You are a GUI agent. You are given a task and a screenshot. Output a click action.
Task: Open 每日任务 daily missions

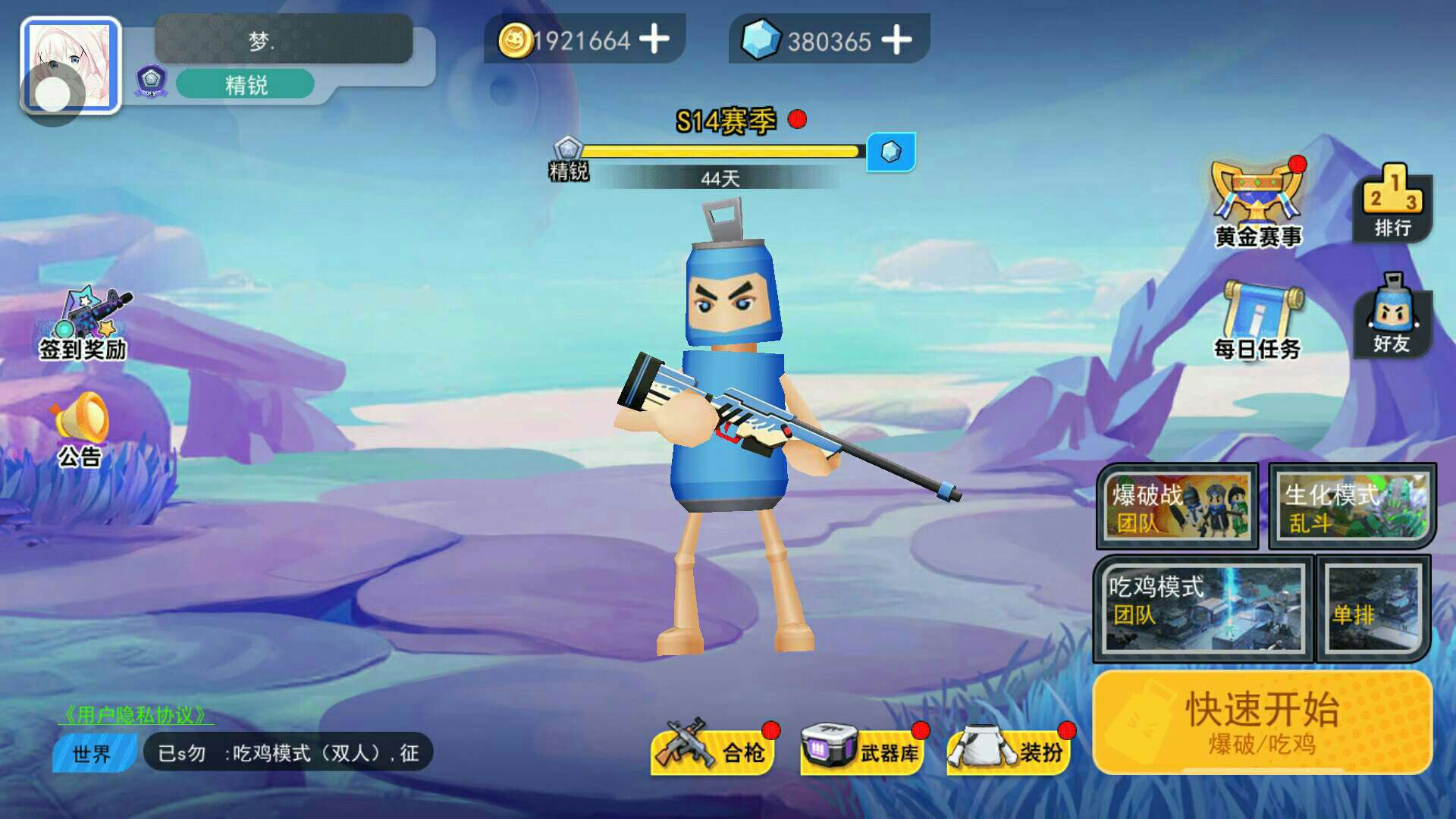[x=1258, y=320]
